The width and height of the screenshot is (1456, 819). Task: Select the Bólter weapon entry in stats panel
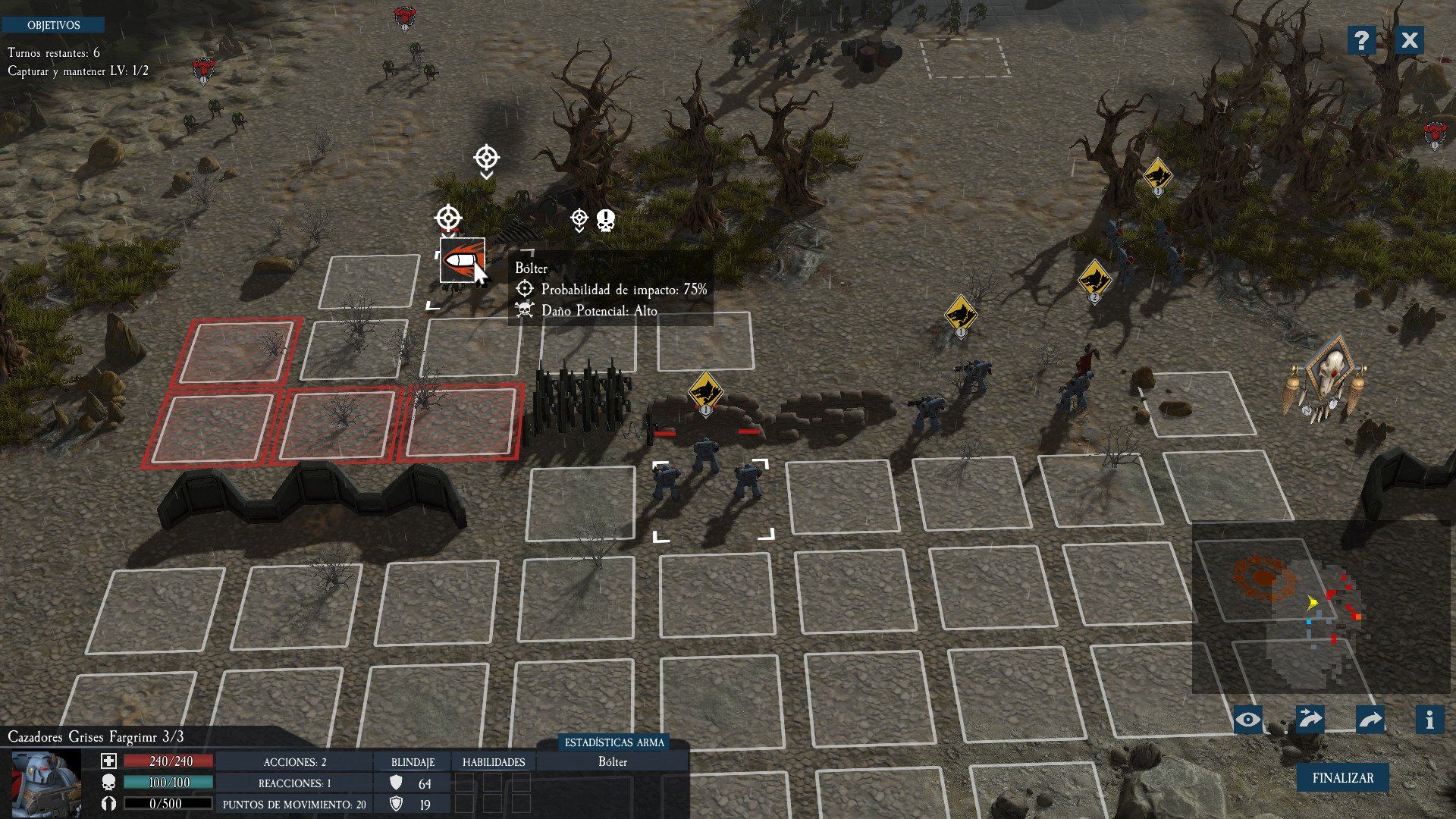tap(613, 762)
